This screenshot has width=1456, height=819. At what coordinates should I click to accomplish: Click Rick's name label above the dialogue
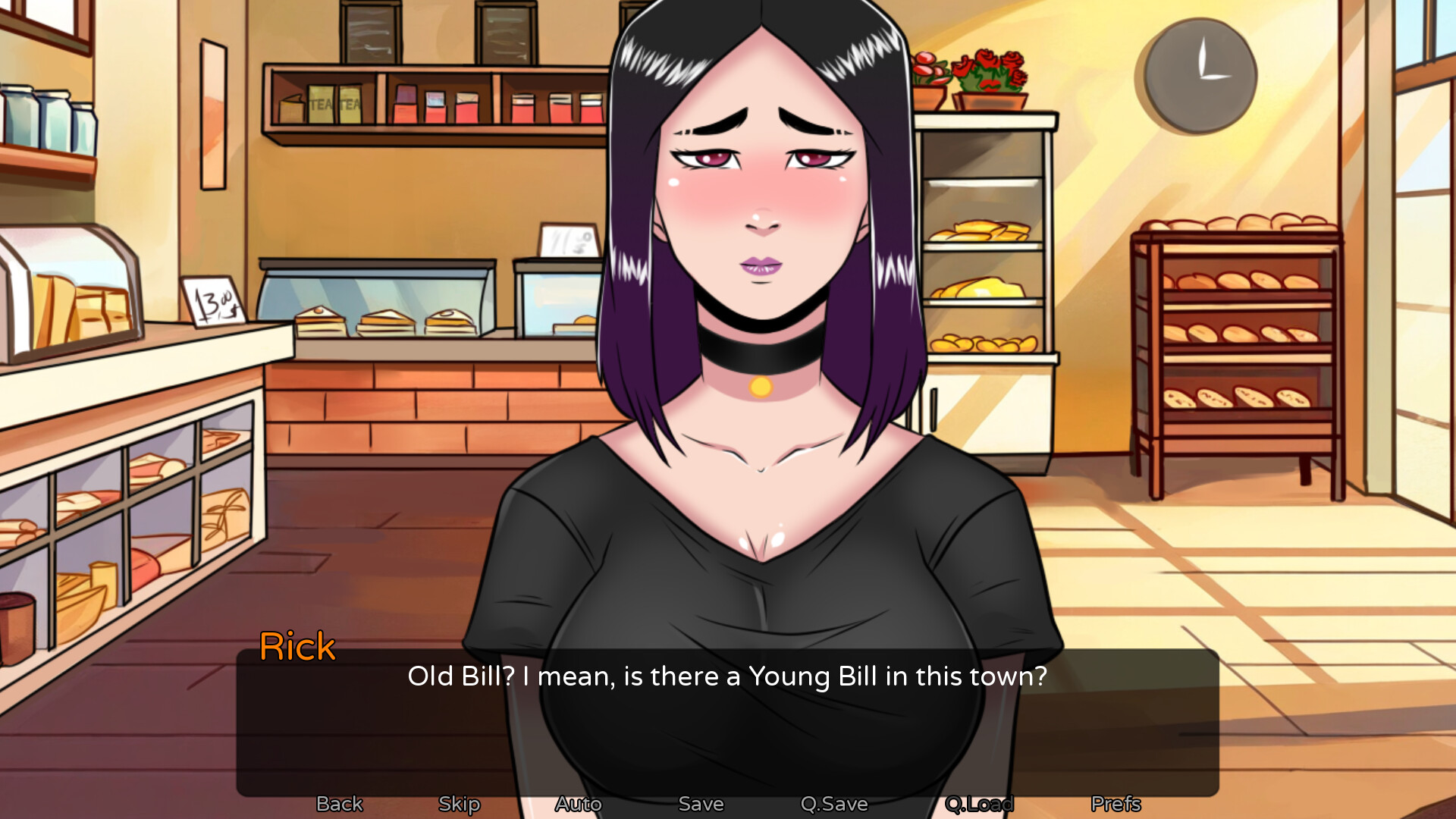tap(297, 647)
